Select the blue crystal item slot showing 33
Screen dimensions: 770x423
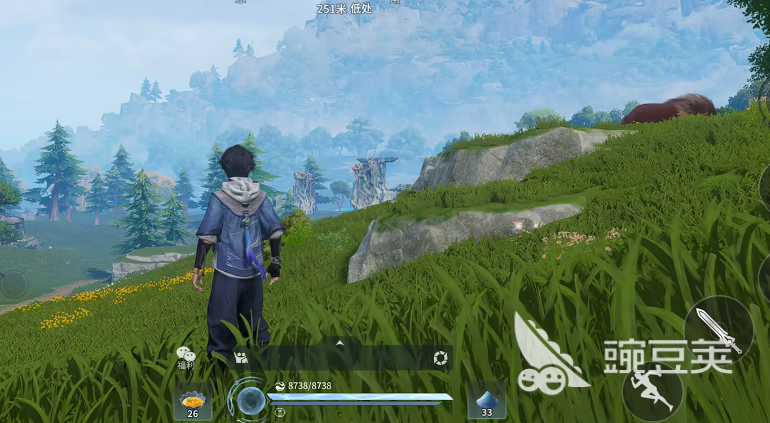(x=487, y=400)
